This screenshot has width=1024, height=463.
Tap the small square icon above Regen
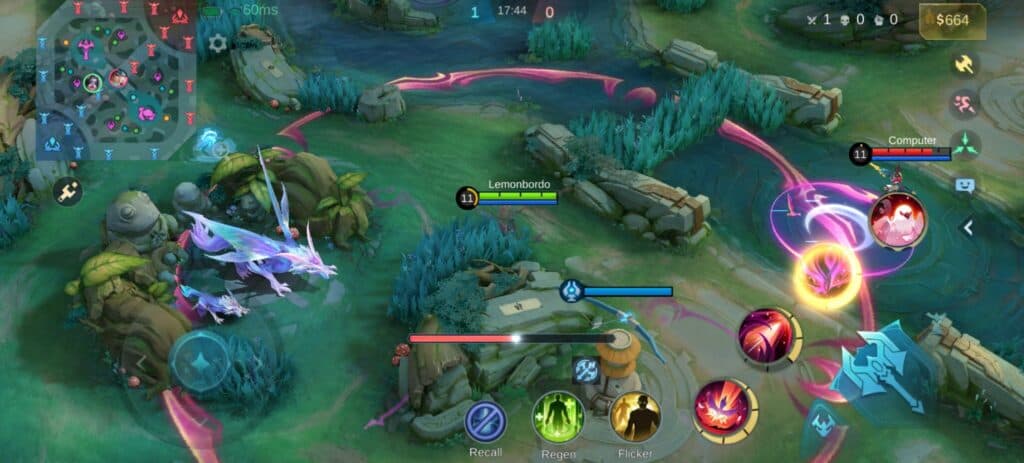point(585,370)
